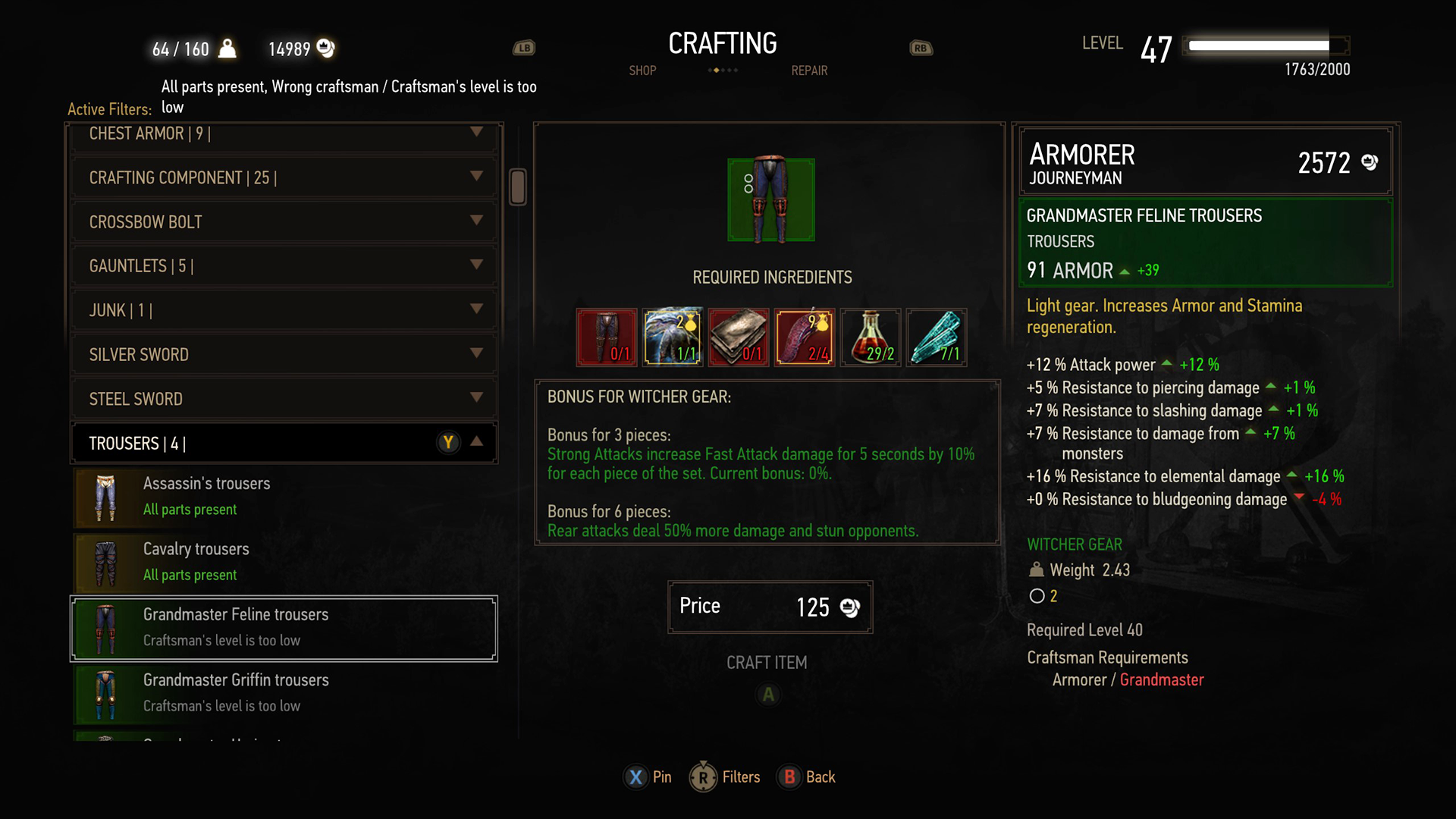The image size is (1456, 819).
Task: Click the coin pouch icon beside 14989
Action: click(x=326, y=48)
